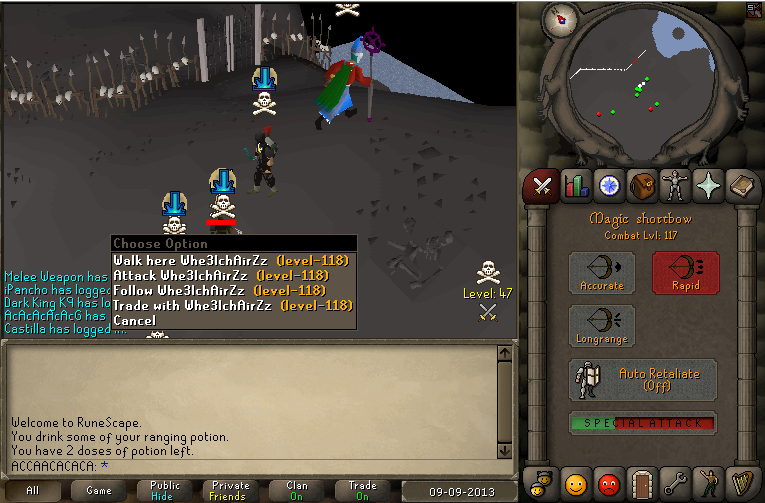The width and height of the screenshot is (765, 503).
Task: Toggle Auto Retaliate
Action: pyautogui.click(x=643, y=380)
